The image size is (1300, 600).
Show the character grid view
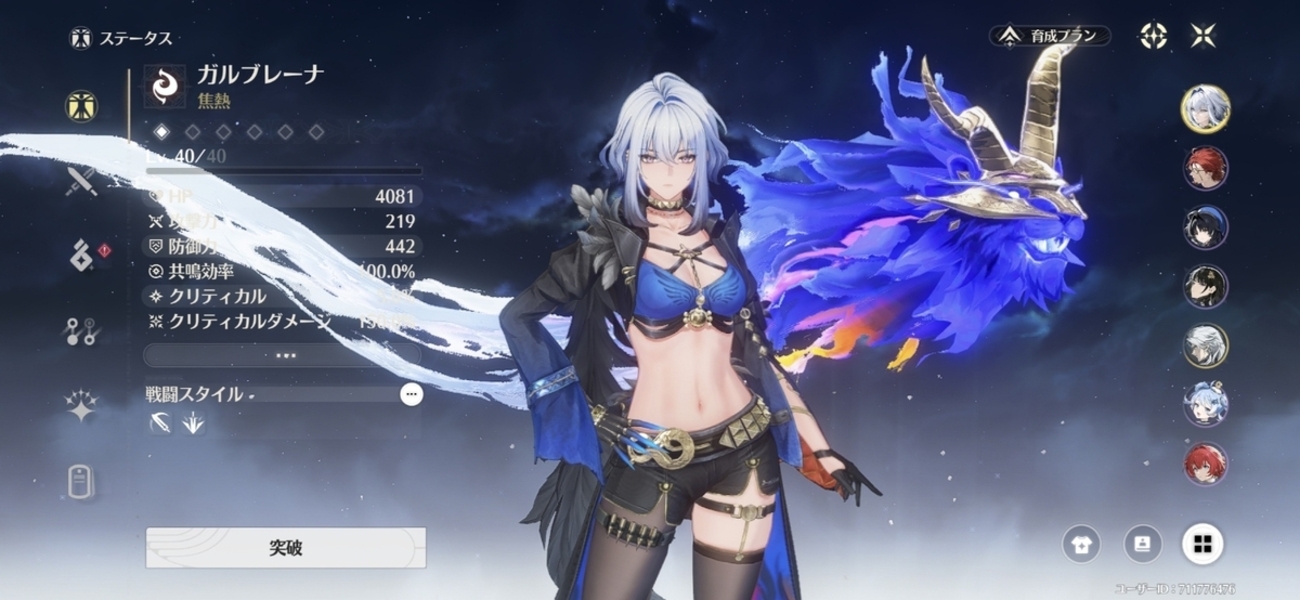[x=1202, y=544]
